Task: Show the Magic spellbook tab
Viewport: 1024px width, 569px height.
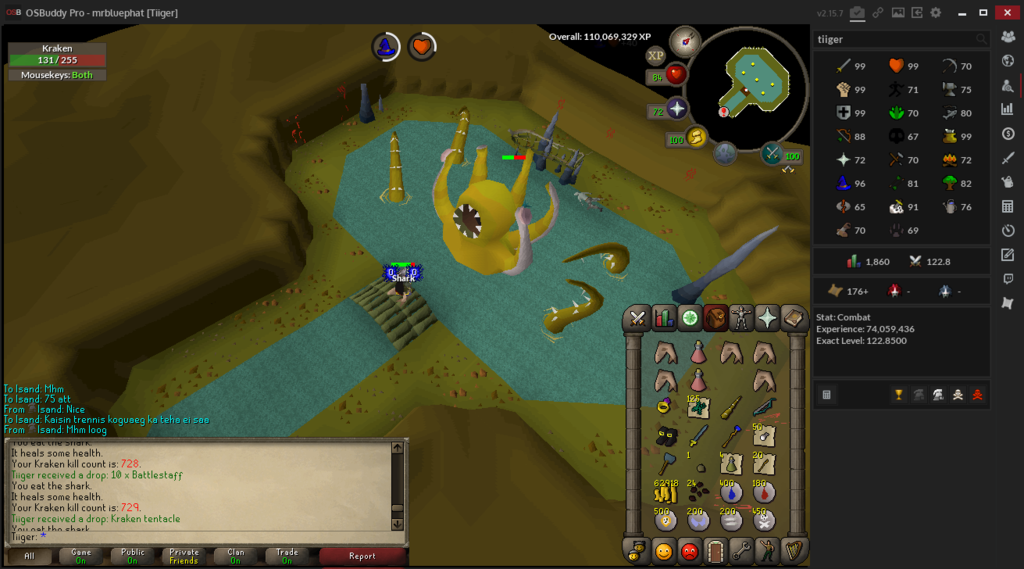Action: coord(794,319)
